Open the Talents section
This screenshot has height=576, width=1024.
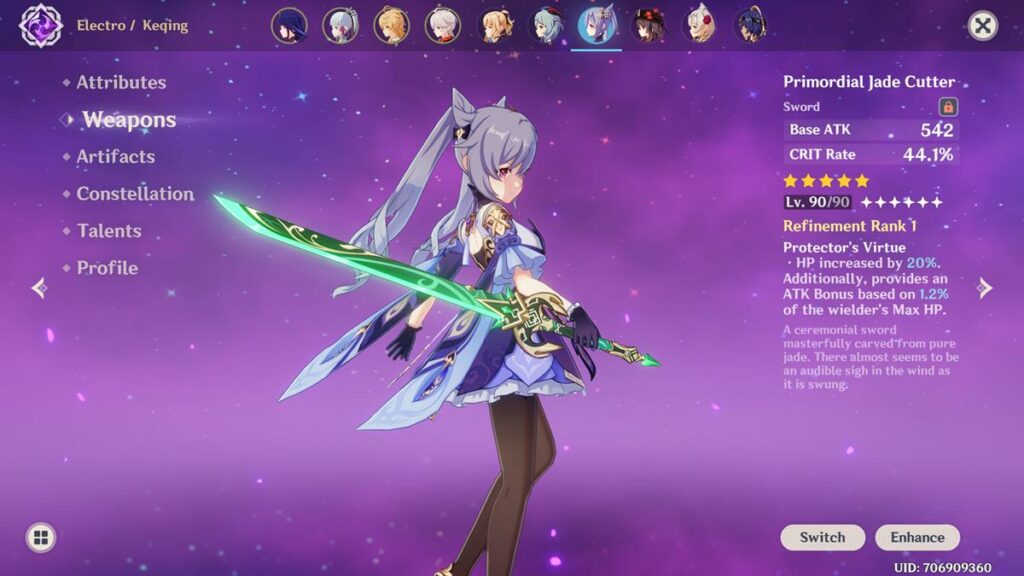[109, 231]
